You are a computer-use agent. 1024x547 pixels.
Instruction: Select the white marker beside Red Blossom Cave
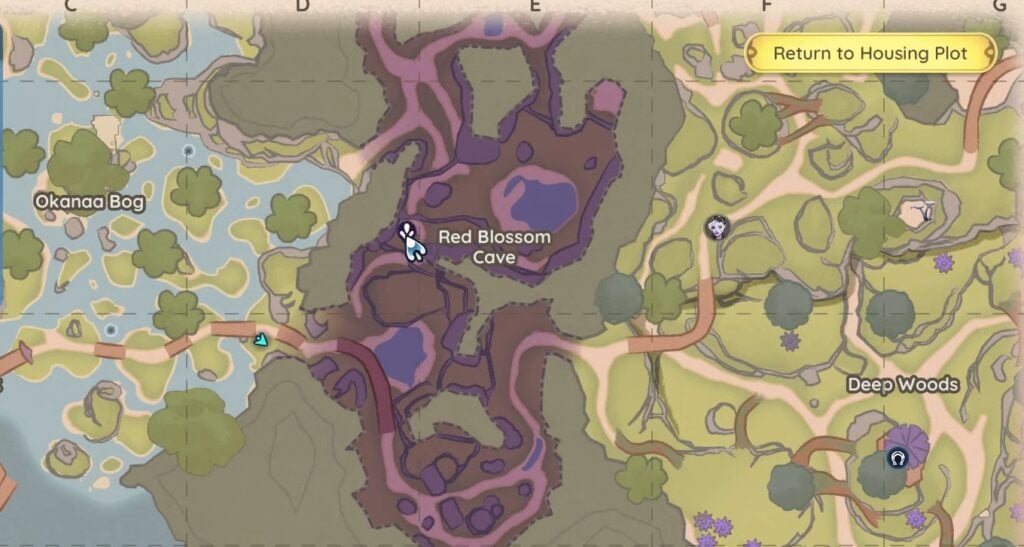(409, 242)
